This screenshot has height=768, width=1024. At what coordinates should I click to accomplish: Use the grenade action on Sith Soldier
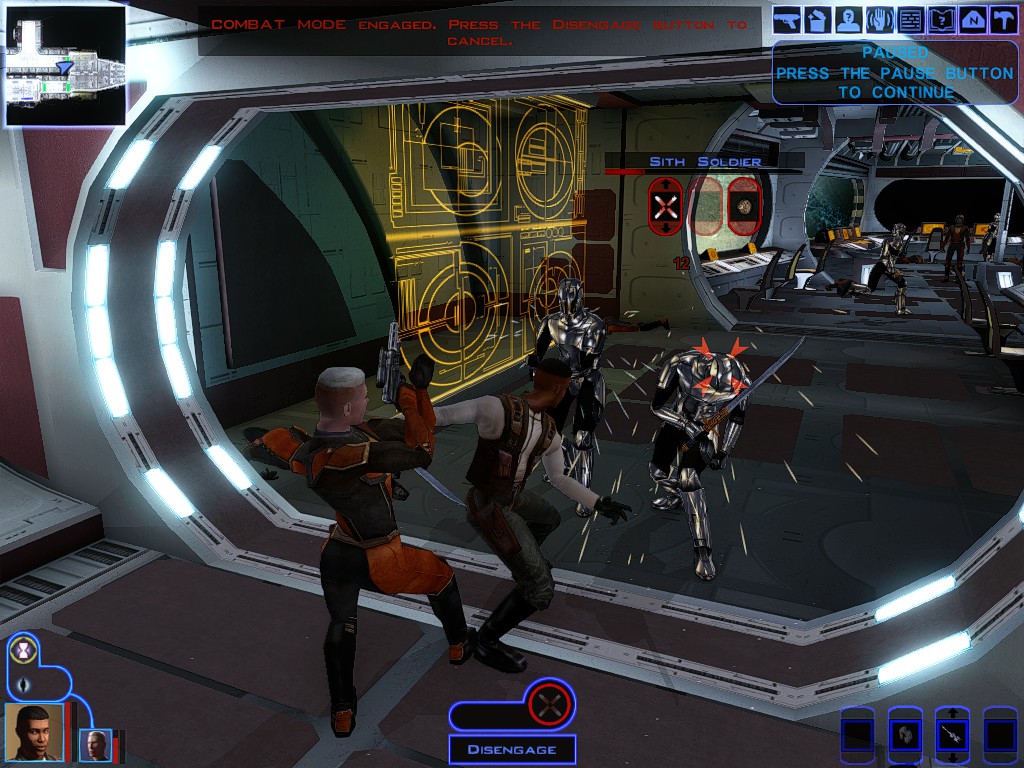click(743, 207)
